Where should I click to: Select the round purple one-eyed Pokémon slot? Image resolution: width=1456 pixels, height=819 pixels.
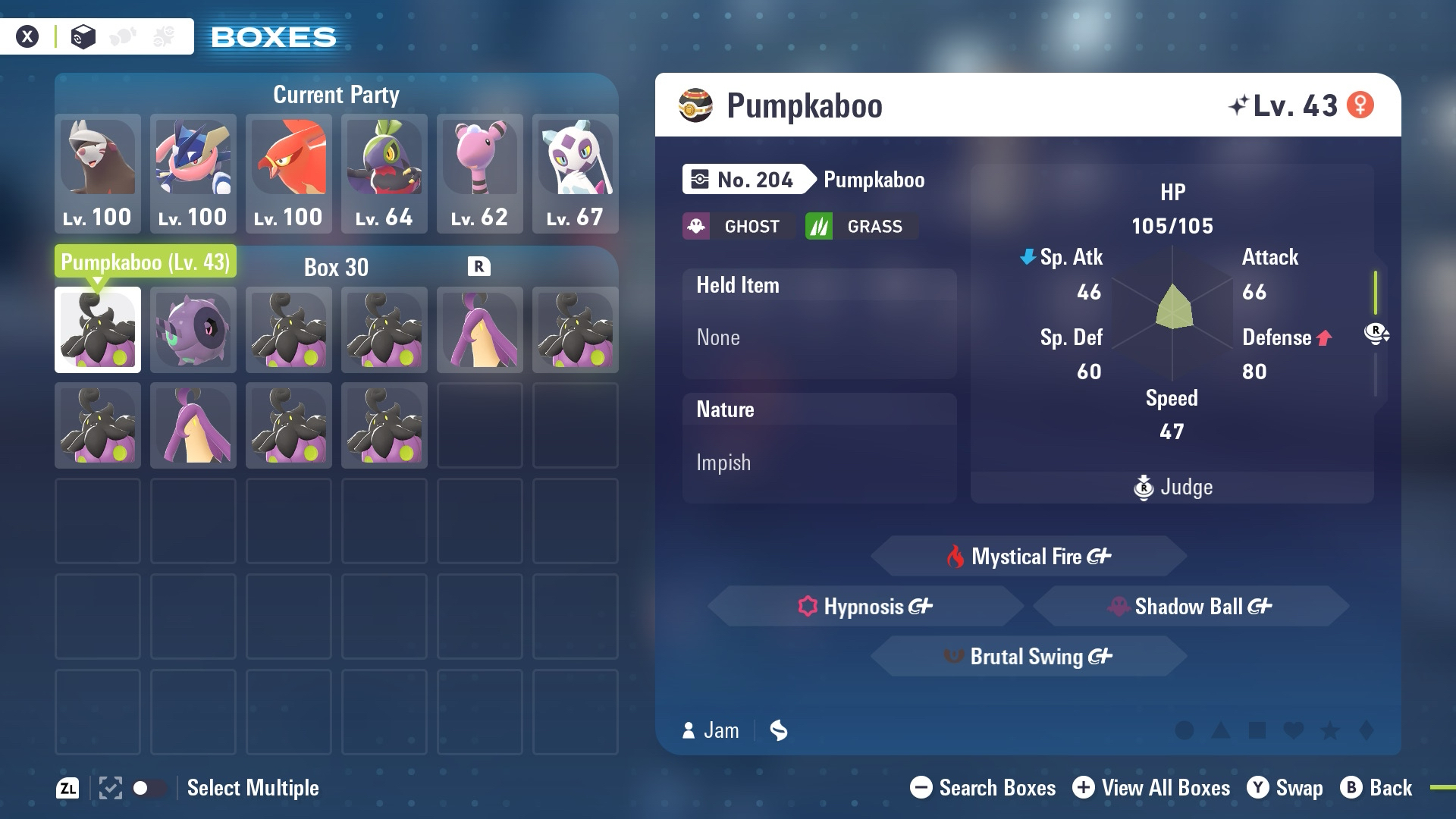[193, 330]
